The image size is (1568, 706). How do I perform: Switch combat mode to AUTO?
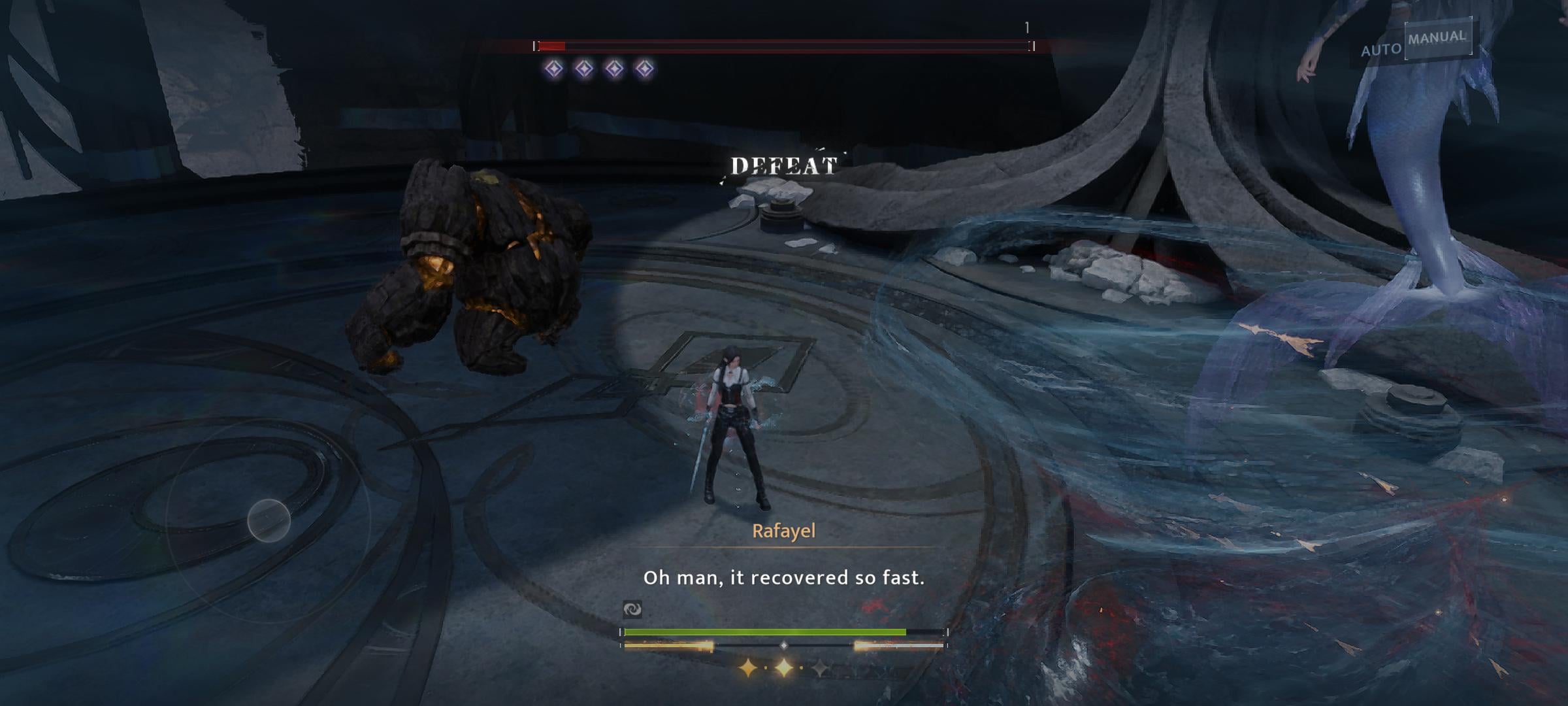click(x=1380, y=50)
